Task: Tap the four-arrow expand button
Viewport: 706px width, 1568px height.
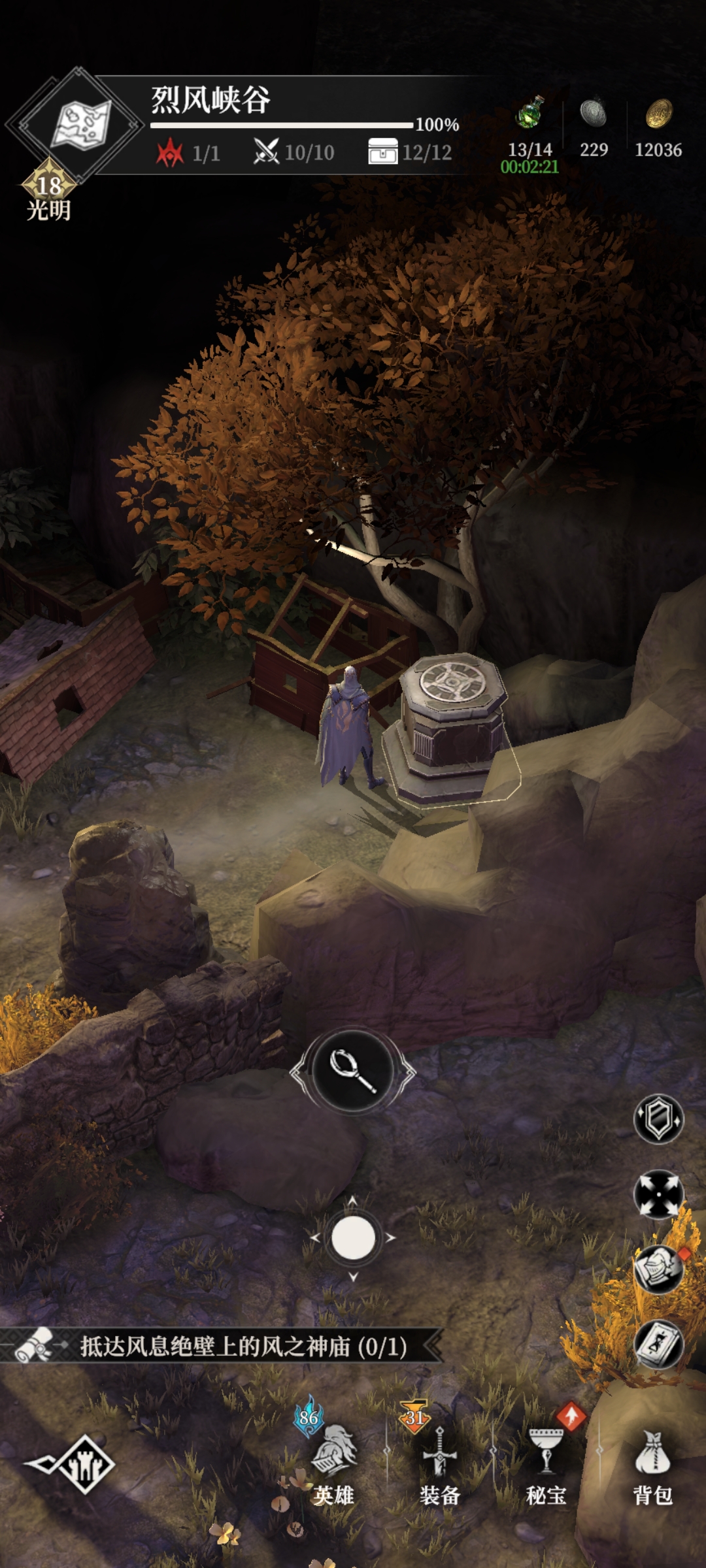Action: [x=658, y=1194]
